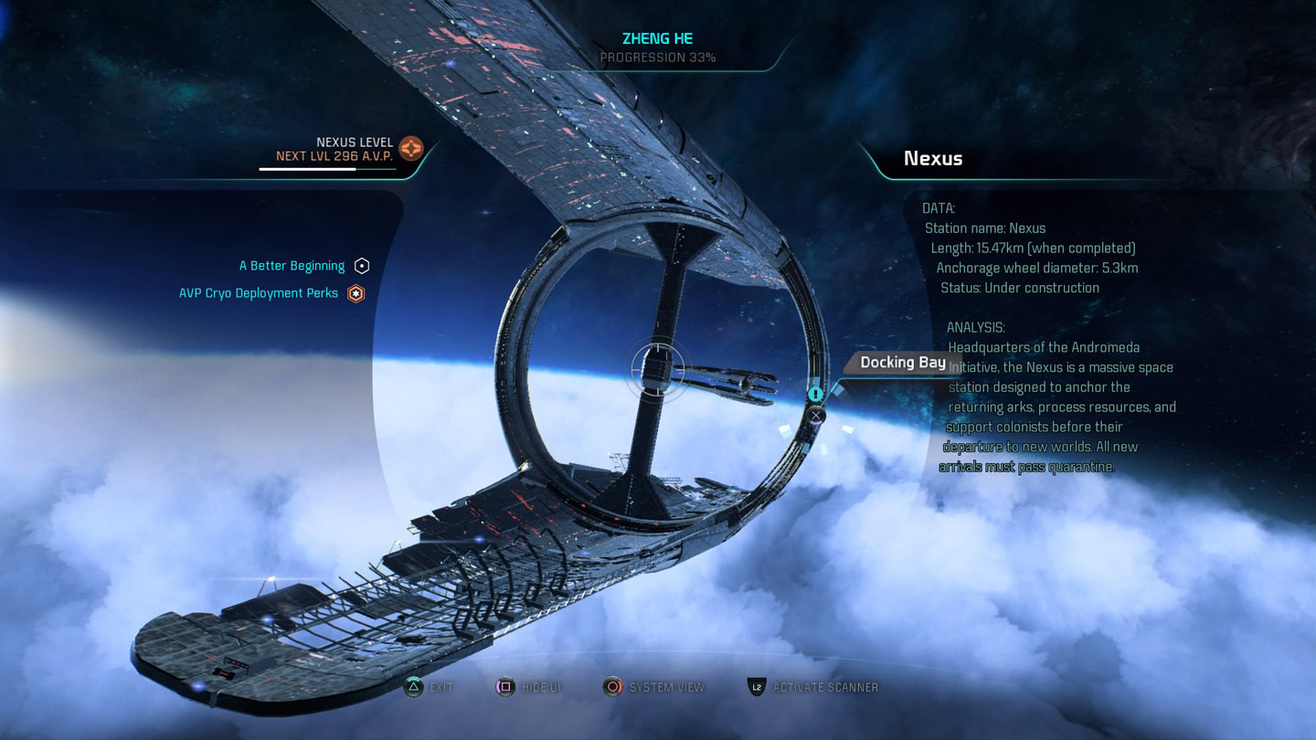The width and height of the screenshot is (1316, 740).
Task: Open the A Better Beginning mission
Action: (292, 265)
